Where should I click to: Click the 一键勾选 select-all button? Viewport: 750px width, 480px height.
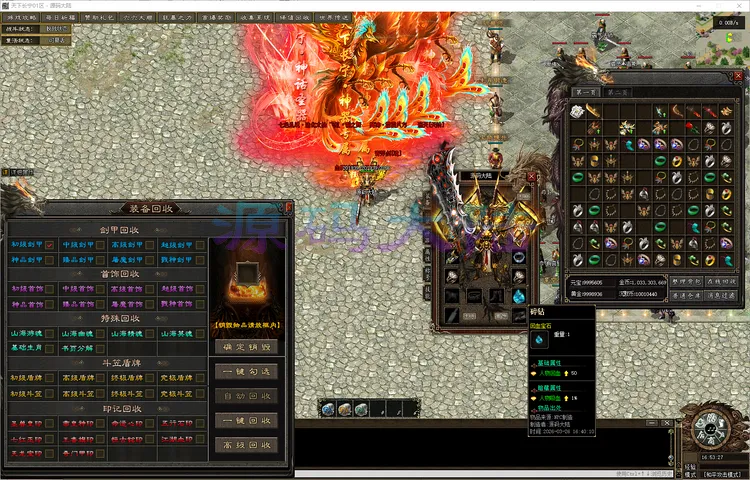click(x=246, y=372)
